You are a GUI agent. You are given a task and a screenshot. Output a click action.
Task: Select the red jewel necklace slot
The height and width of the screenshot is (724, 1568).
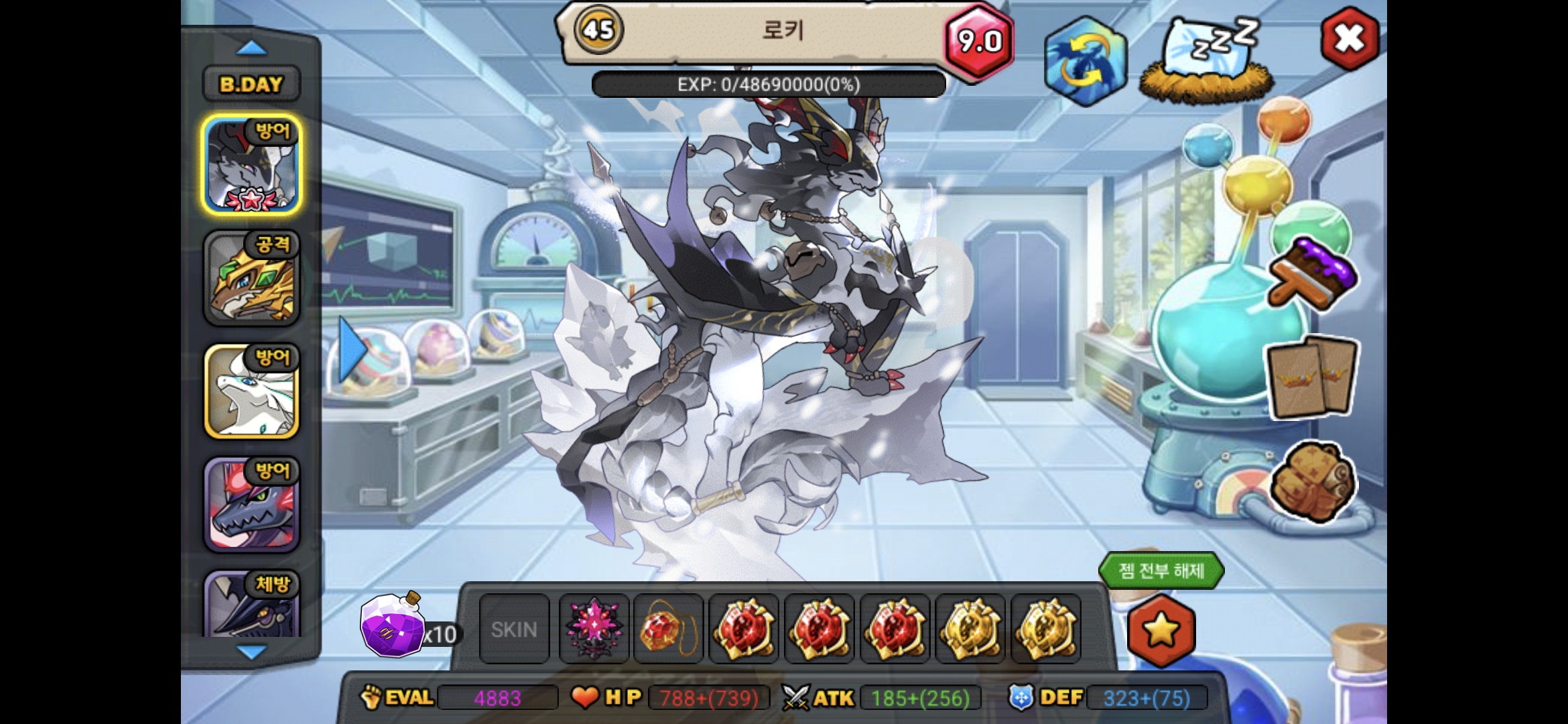668,629
